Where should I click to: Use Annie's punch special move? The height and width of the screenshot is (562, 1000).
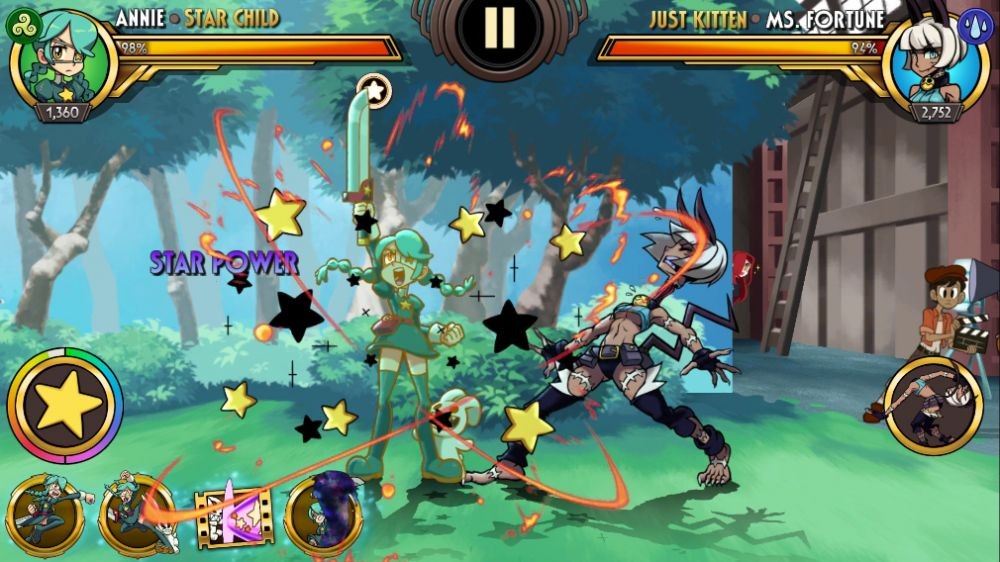46,514
